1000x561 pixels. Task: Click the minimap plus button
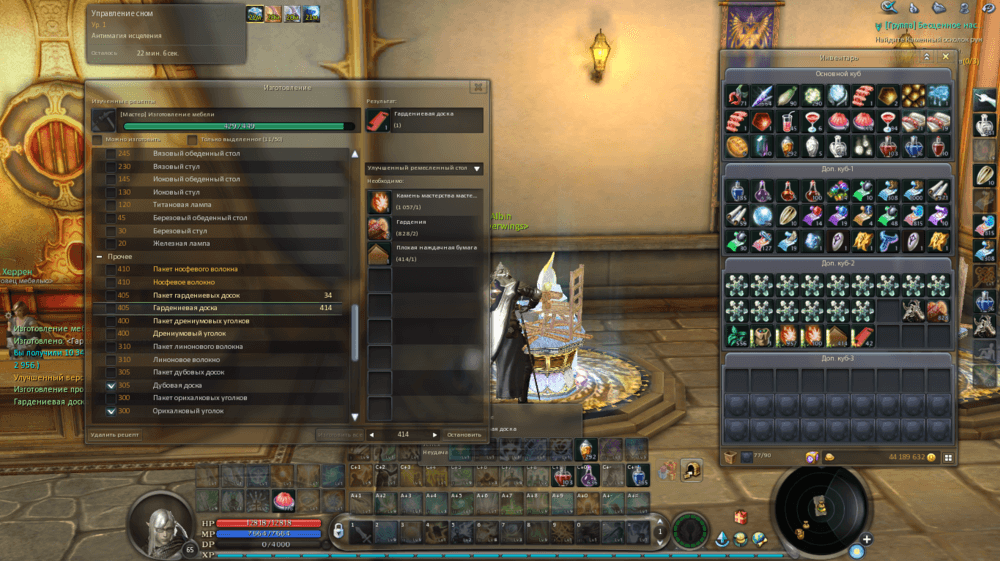click(x=866, y=540)
